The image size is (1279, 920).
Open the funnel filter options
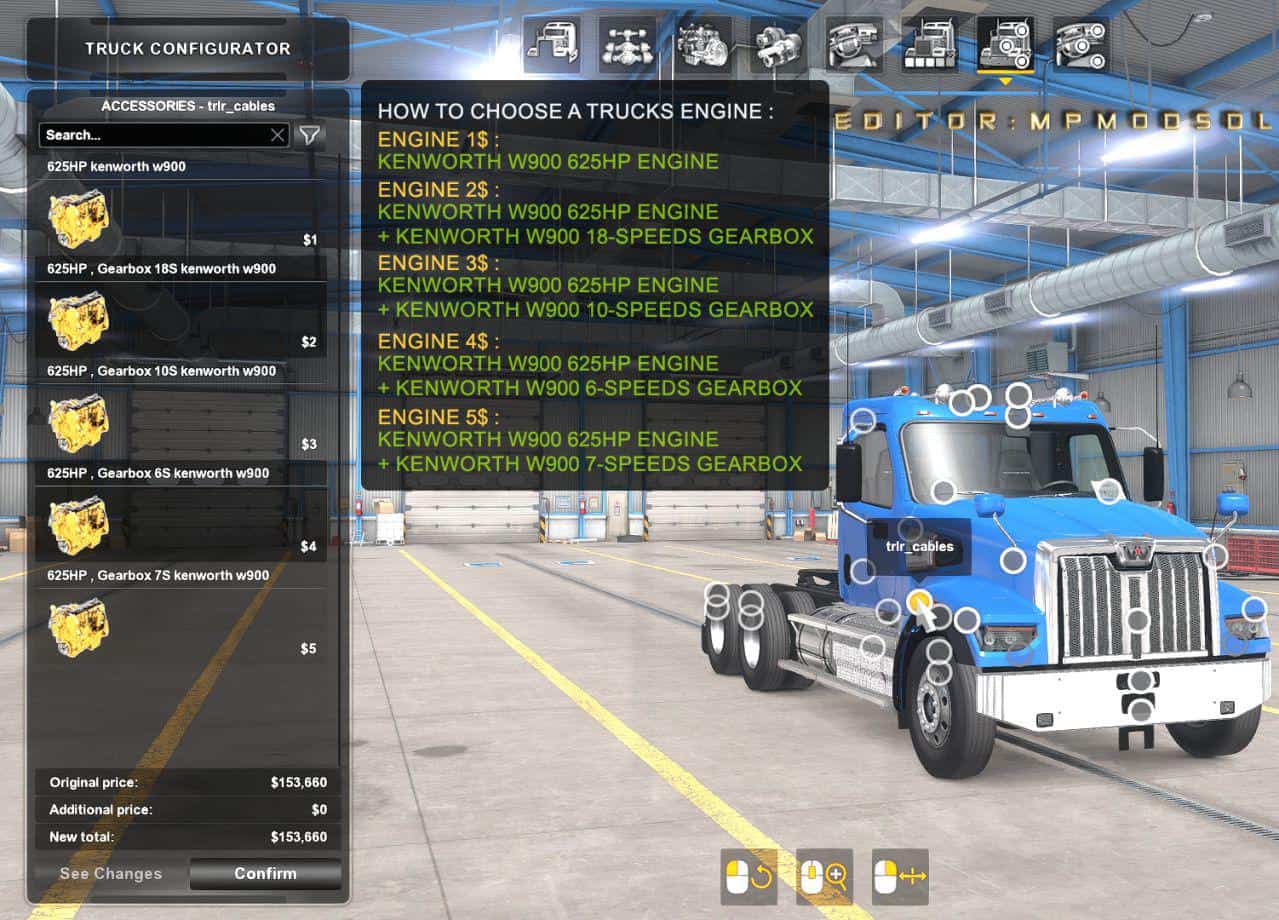(x=310, y=135)
